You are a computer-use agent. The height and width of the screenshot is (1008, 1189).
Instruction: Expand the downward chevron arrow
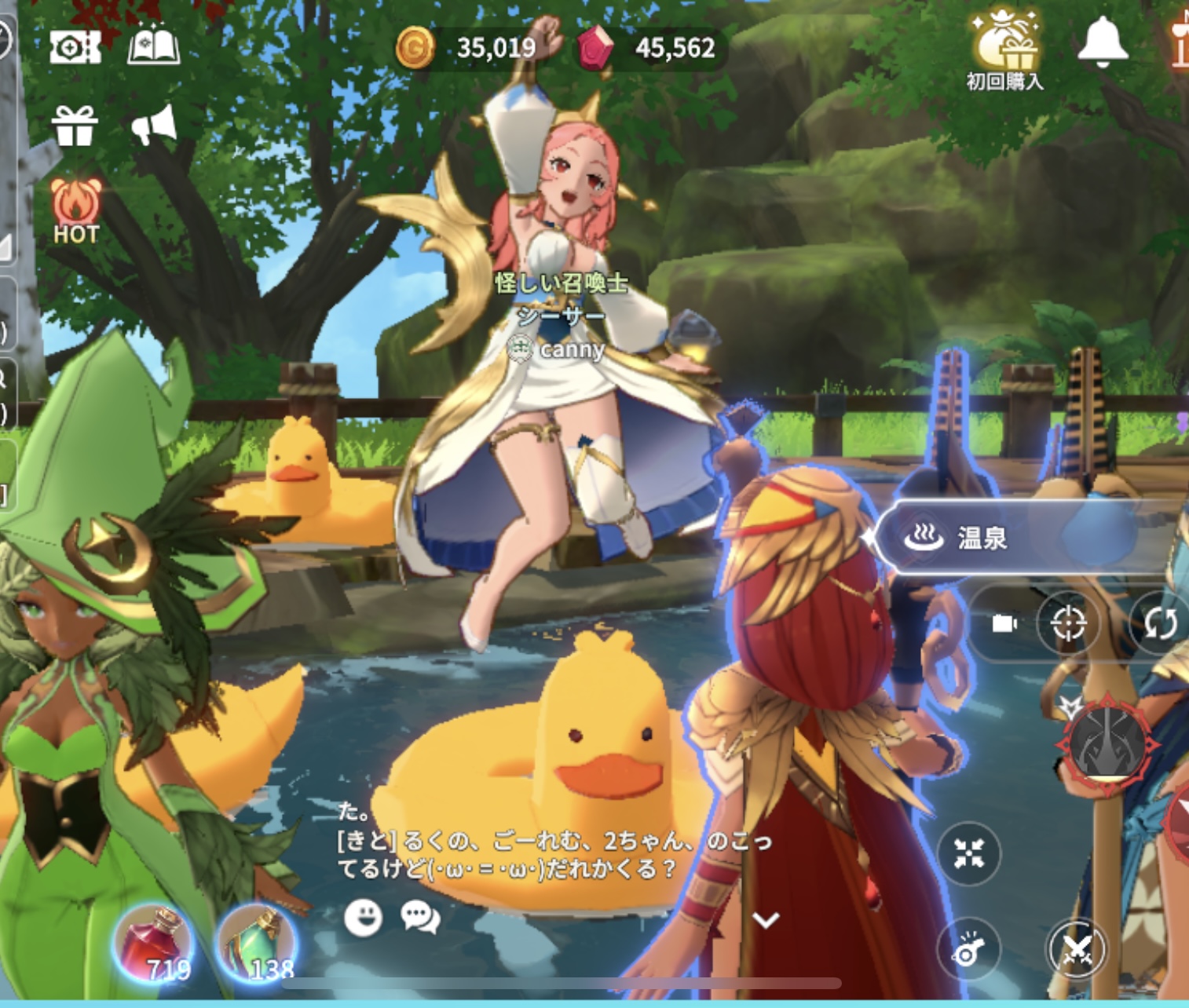766,920
